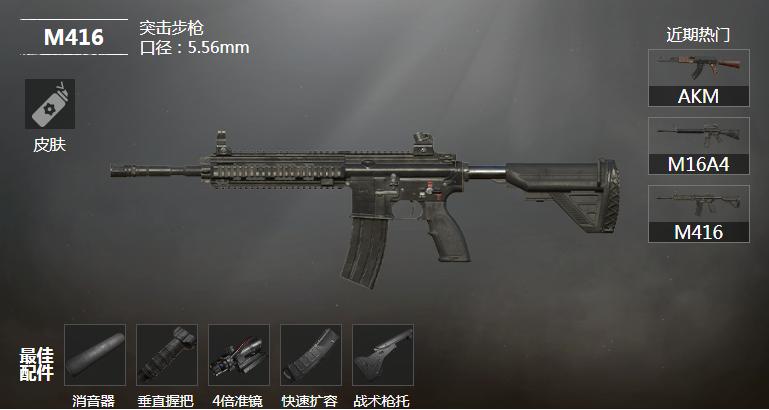Choose the 垂直握把 vertical grip attachment
769x410 pixels.
167,355
